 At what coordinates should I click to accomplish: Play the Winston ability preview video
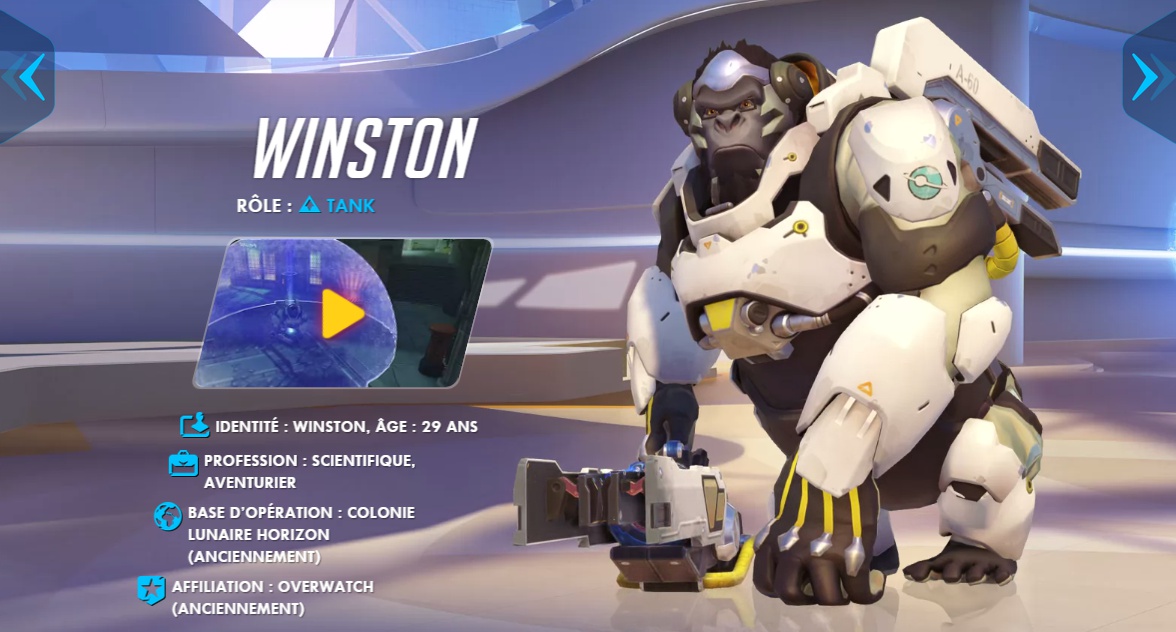point(342,314)
